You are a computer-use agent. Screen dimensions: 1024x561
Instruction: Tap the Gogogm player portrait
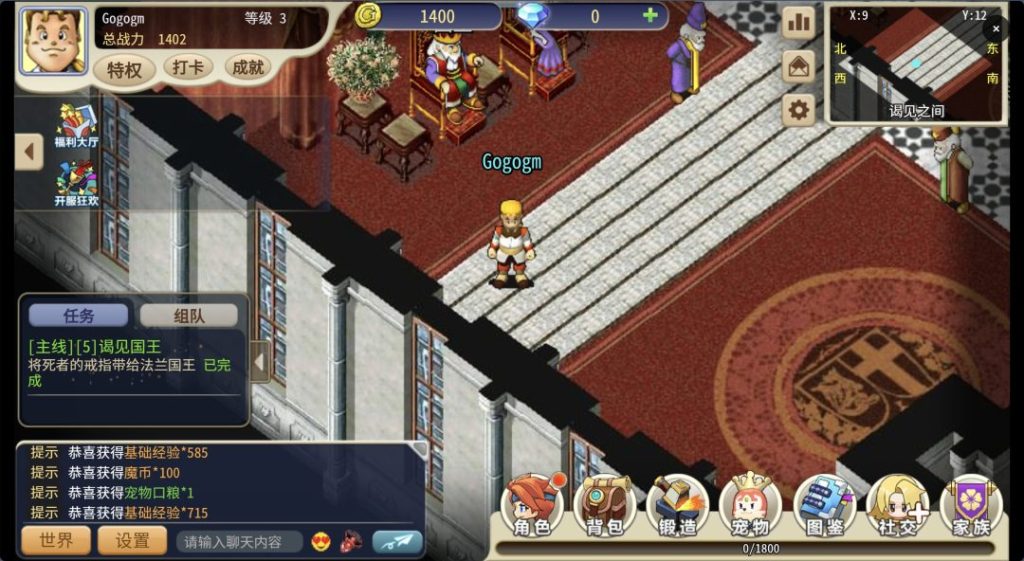pos(53,41)
